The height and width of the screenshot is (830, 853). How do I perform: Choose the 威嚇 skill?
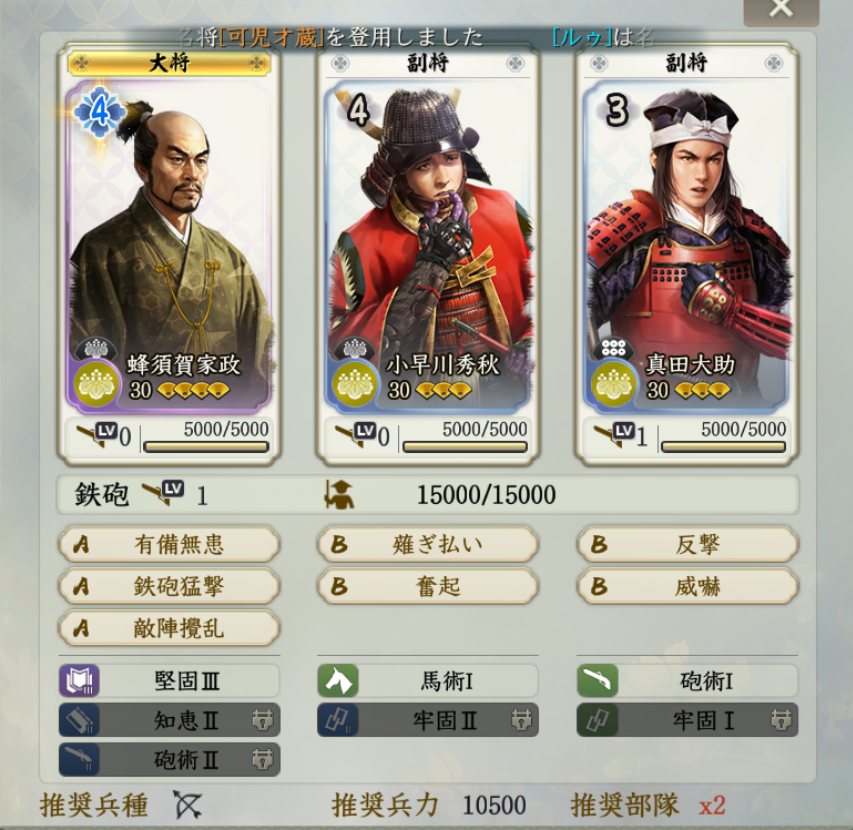point(687,586)
